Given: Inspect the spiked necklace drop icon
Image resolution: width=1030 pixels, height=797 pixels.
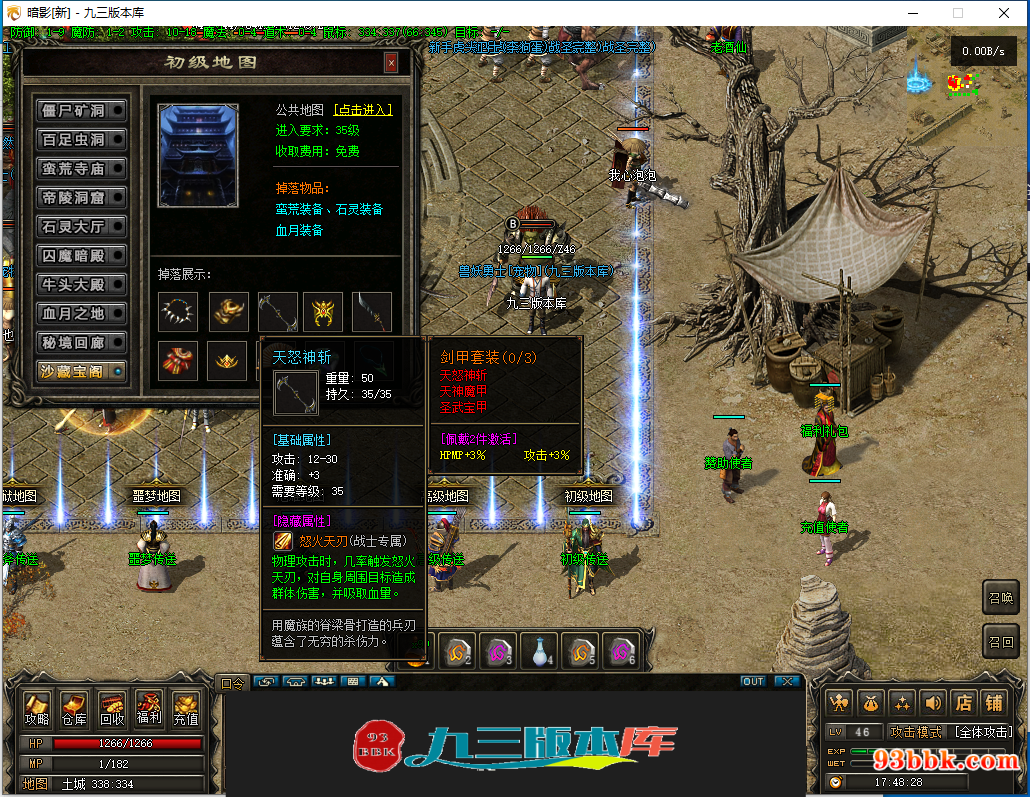Looking at the screenshot, I should click(x=178, y=312).
